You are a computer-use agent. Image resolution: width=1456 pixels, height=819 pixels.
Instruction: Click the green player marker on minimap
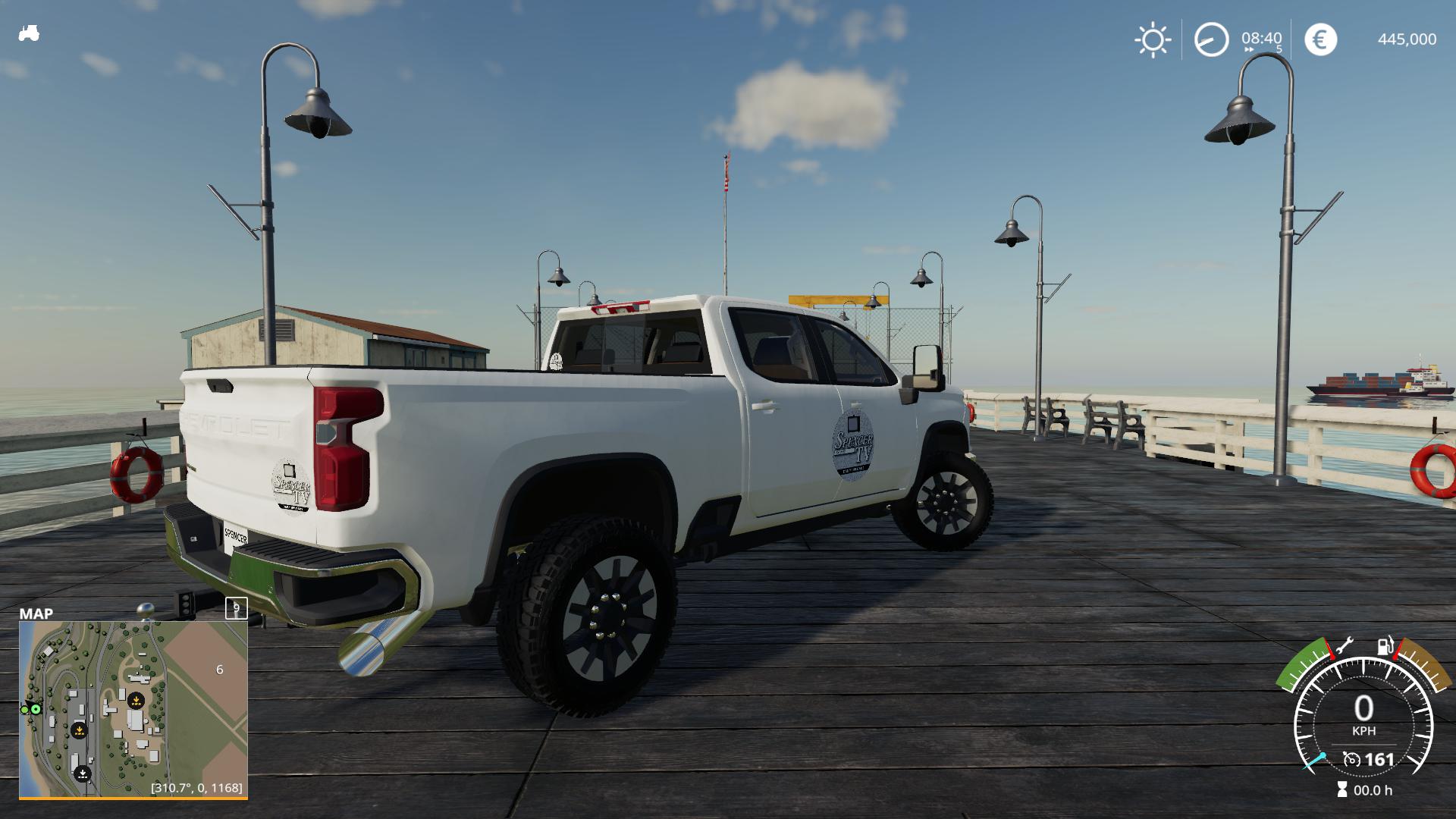(x=36, y=709)
